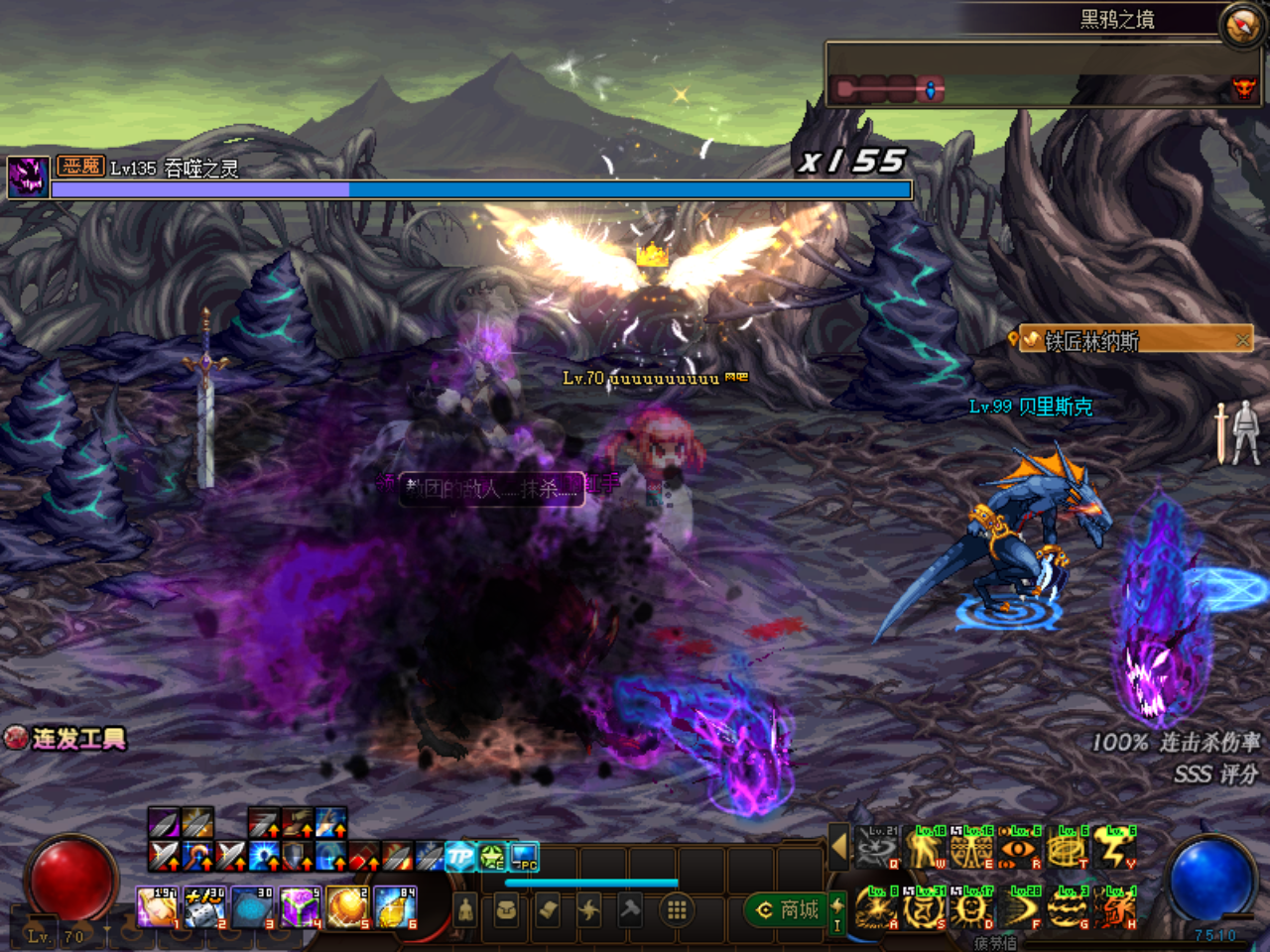
Task: Use the purple cube item in slot 4
Action: click(x=299, y=907)
